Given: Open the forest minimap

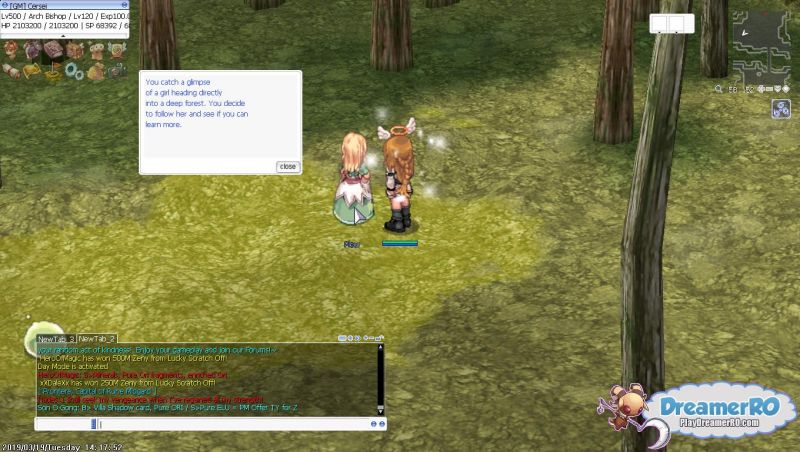Looking at the screenshot, I should [764, 46].
